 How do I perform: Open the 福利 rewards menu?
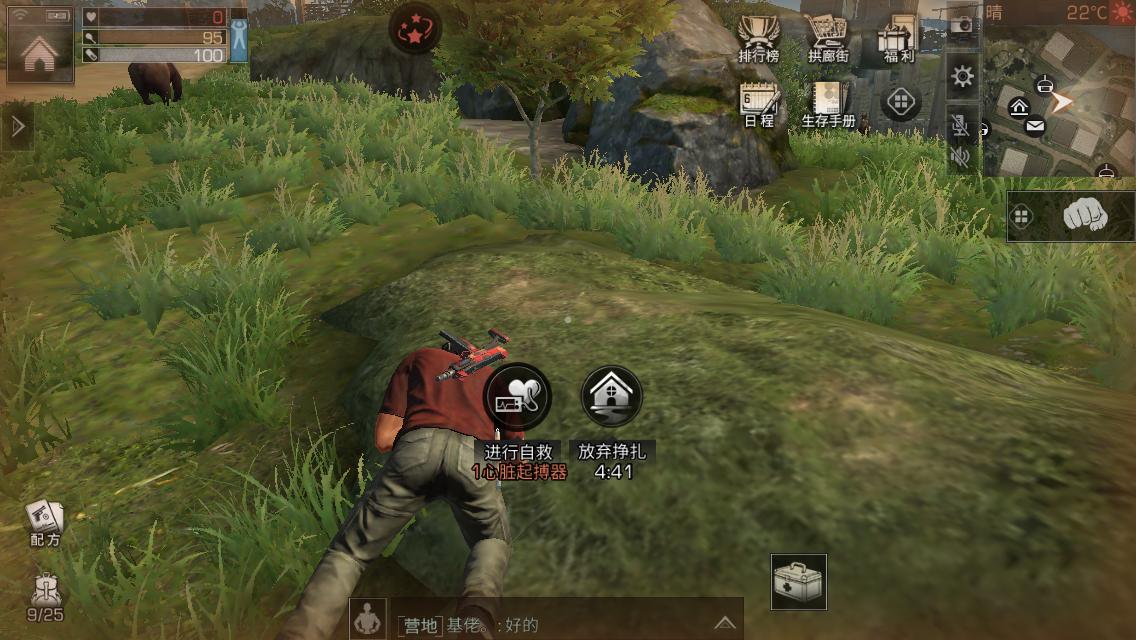(x=896, y=40)
